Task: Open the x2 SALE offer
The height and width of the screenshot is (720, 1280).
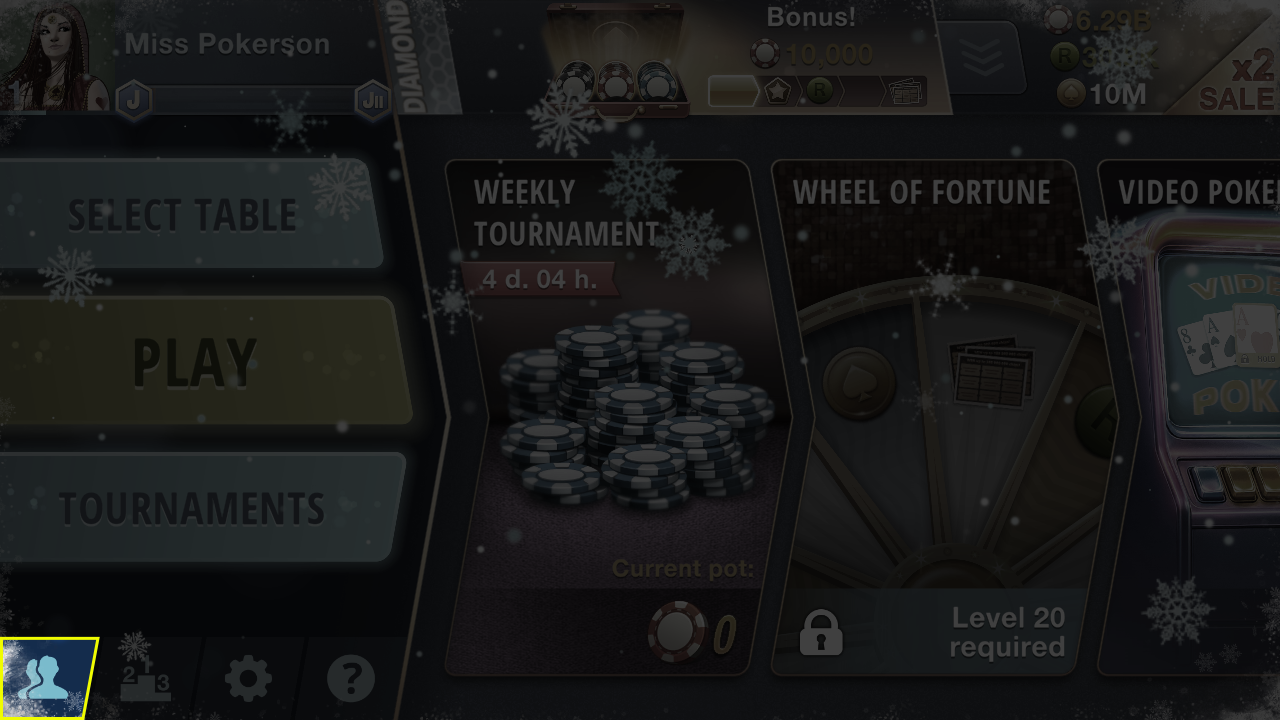Action: click(1240, 82)
